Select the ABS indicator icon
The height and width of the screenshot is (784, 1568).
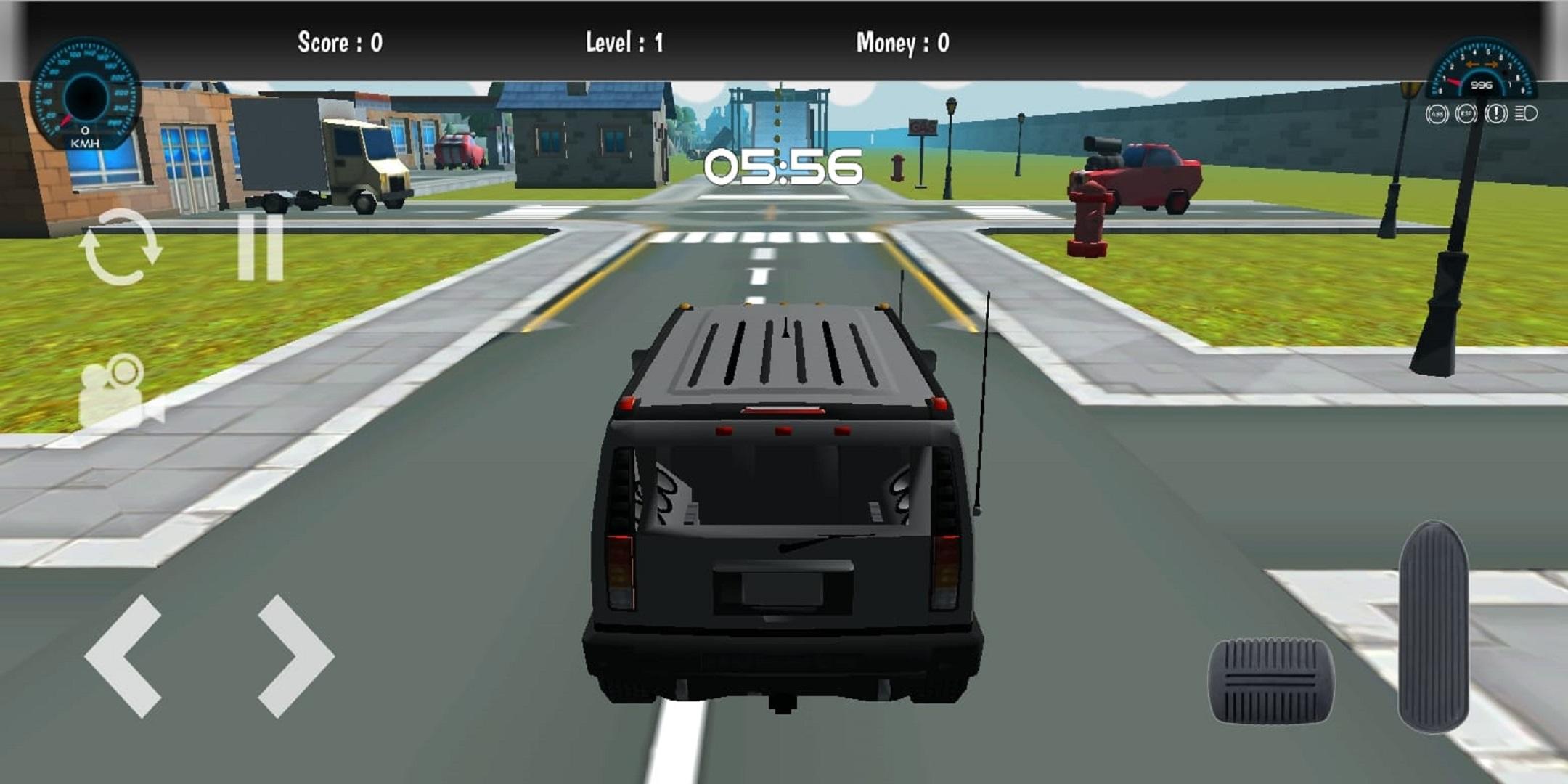1437,114
